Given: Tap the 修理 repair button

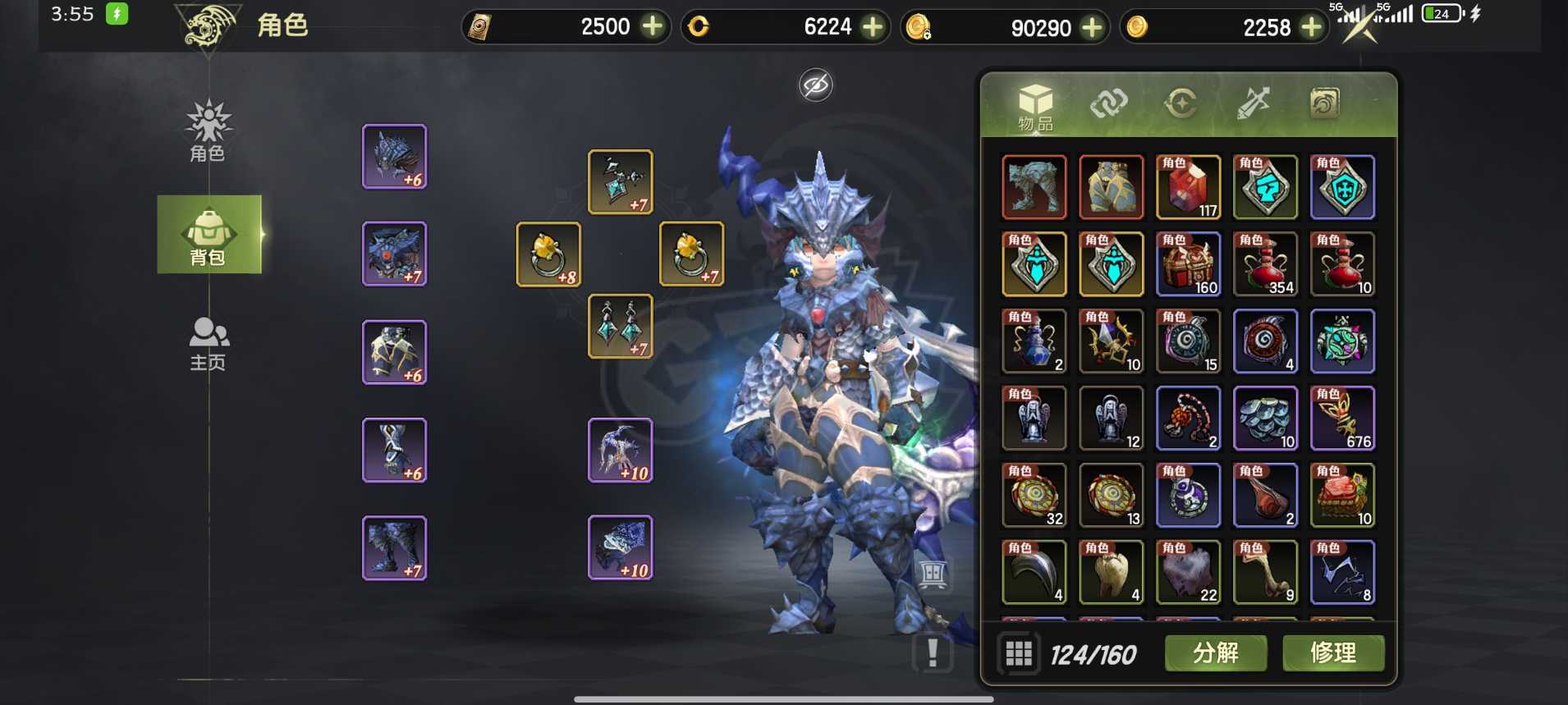Looking at the screenshot, I should pos(1332,653).
